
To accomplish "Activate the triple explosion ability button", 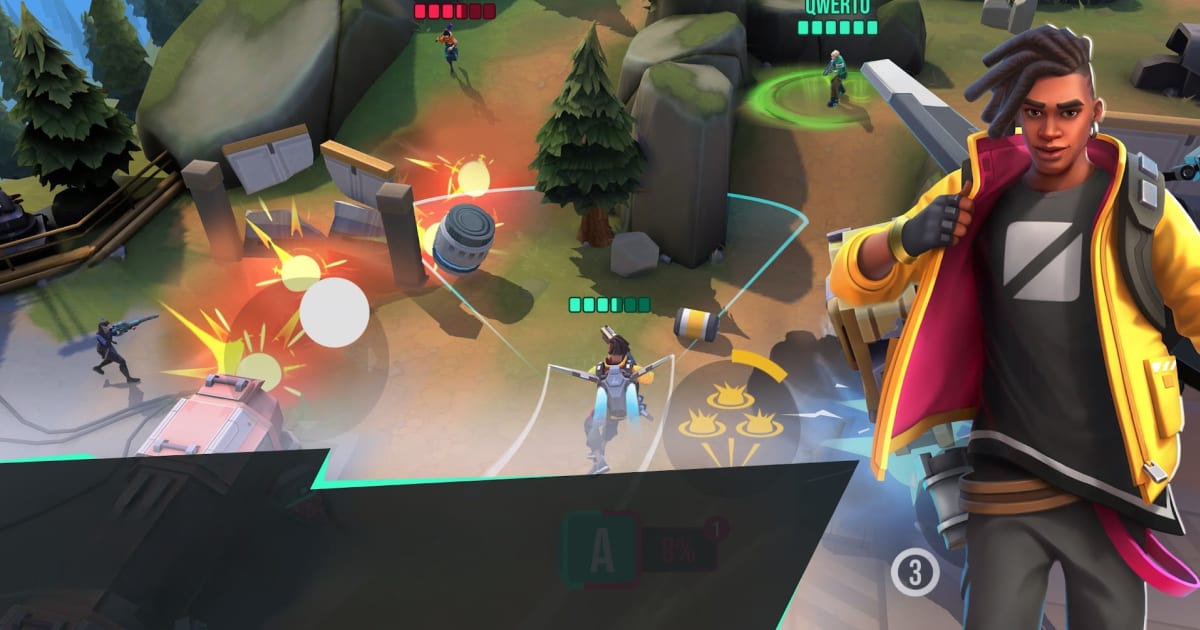I will [x=730, y=418].
